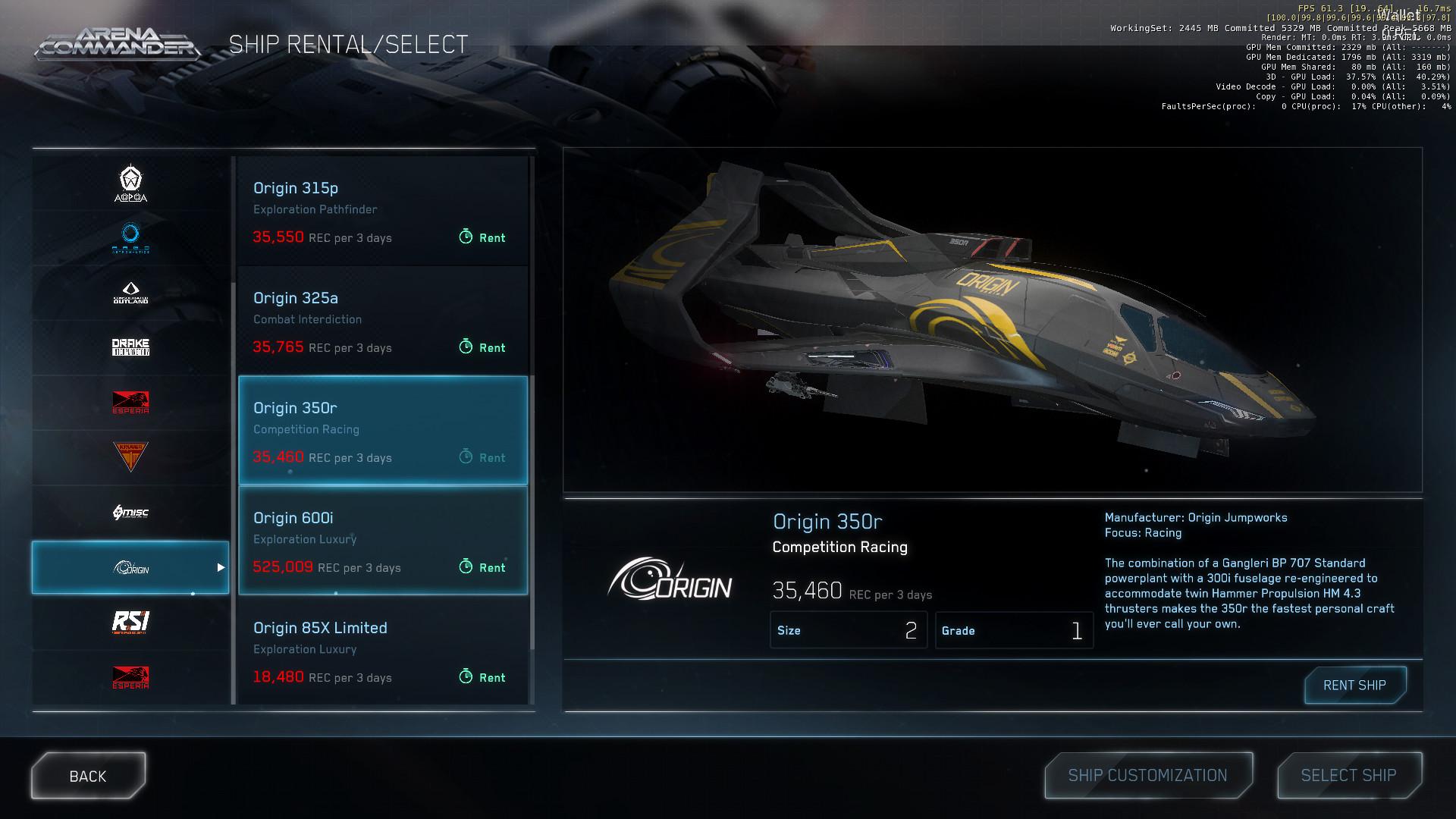Viewport: 1456px width, 819px height.
Task: Click the highlighted Origin manufacturer row
Action: pos(130,566)
